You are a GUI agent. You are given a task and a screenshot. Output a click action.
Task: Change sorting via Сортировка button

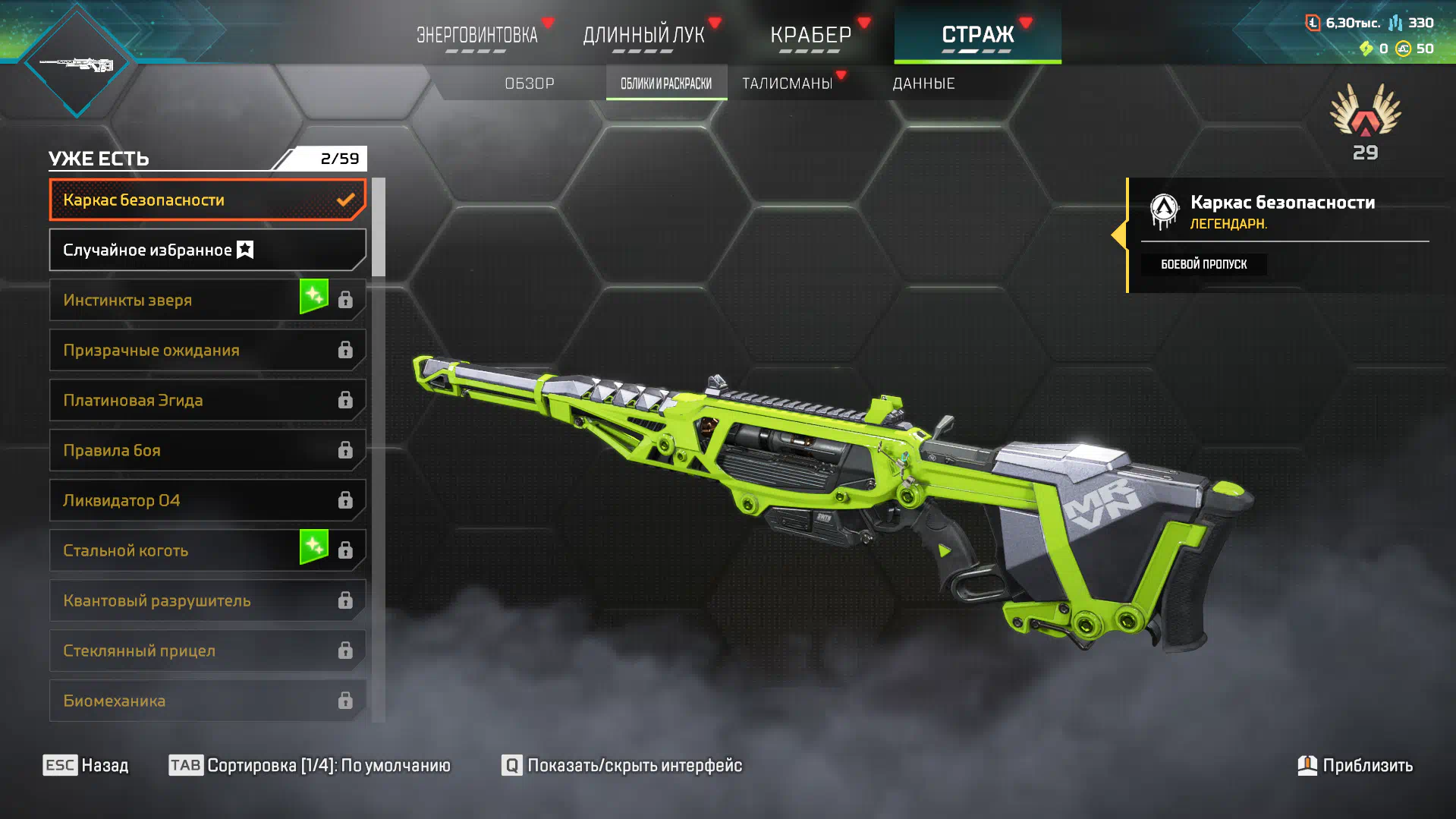[x=310, y=765]
